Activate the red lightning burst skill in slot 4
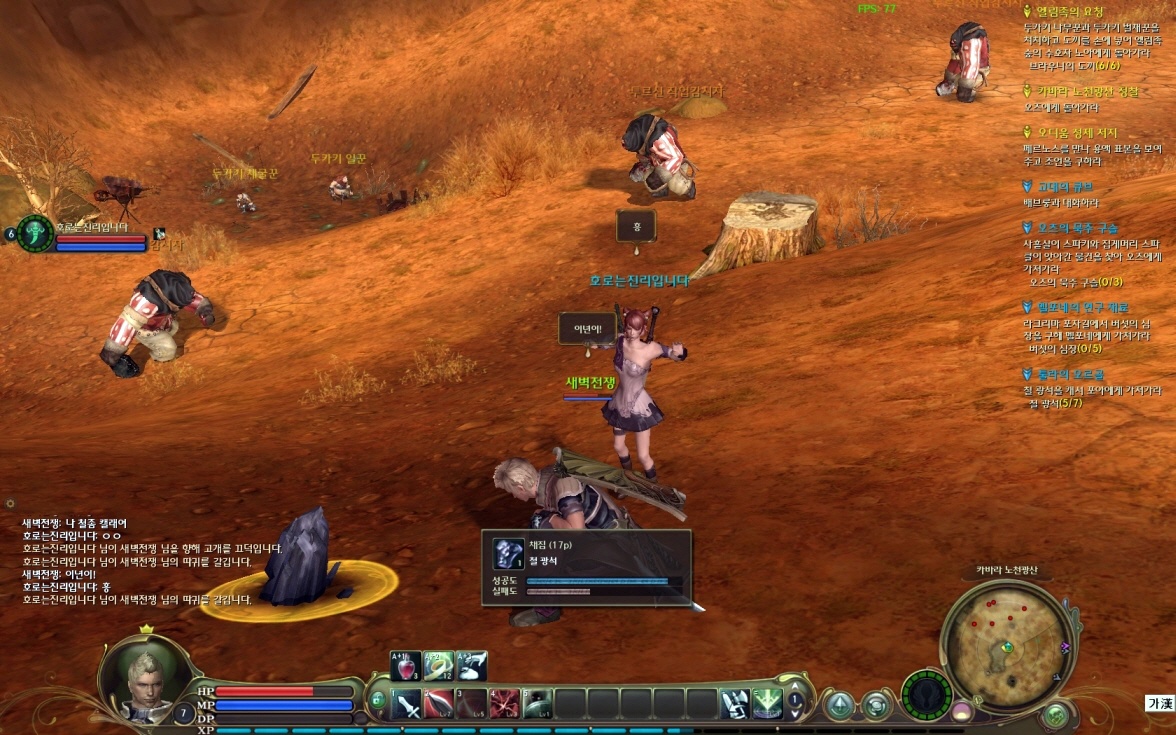Image resolution: width=1176 pixels, height=735 pixels. click(x=505, y=704)
